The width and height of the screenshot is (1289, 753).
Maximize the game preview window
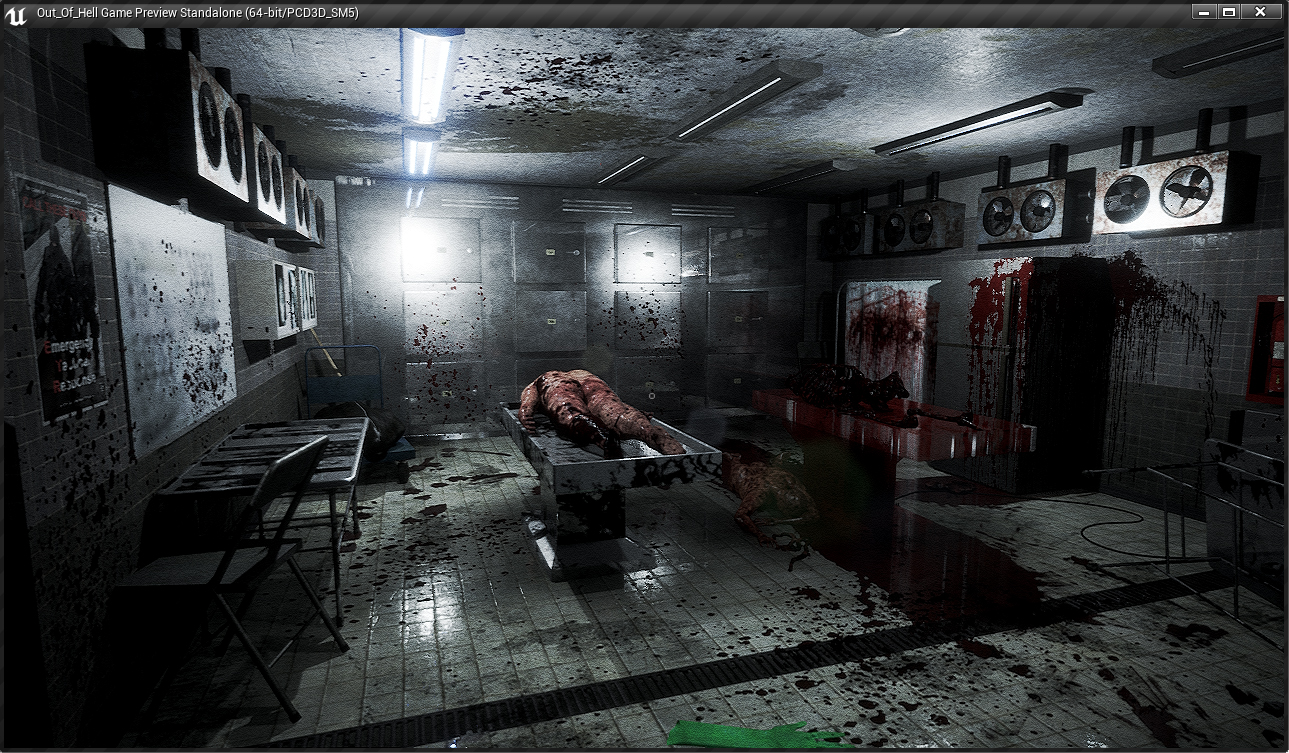1229,12
